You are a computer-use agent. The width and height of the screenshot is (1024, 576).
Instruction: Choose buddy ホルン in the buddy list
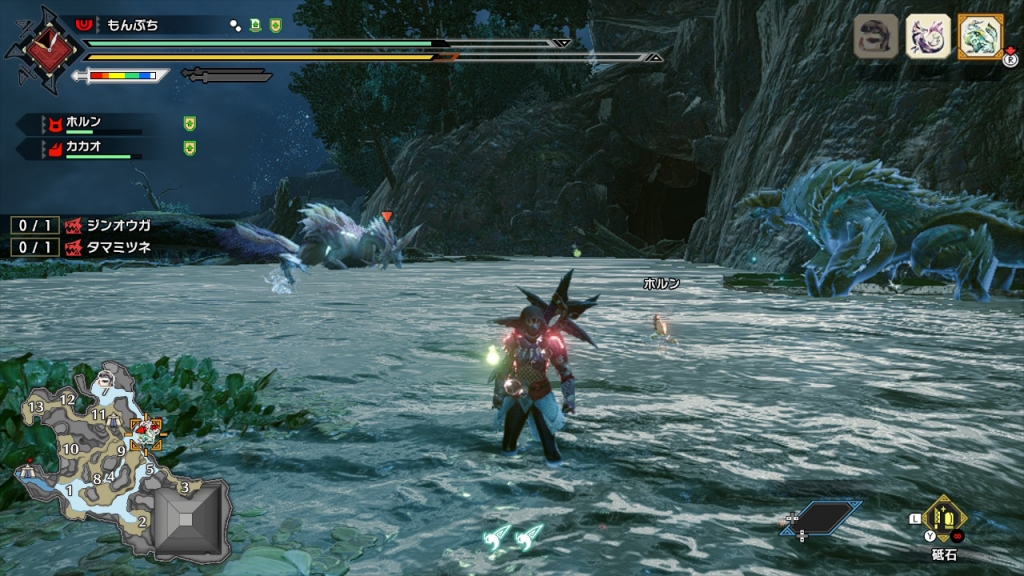click(x=85, y=123)
